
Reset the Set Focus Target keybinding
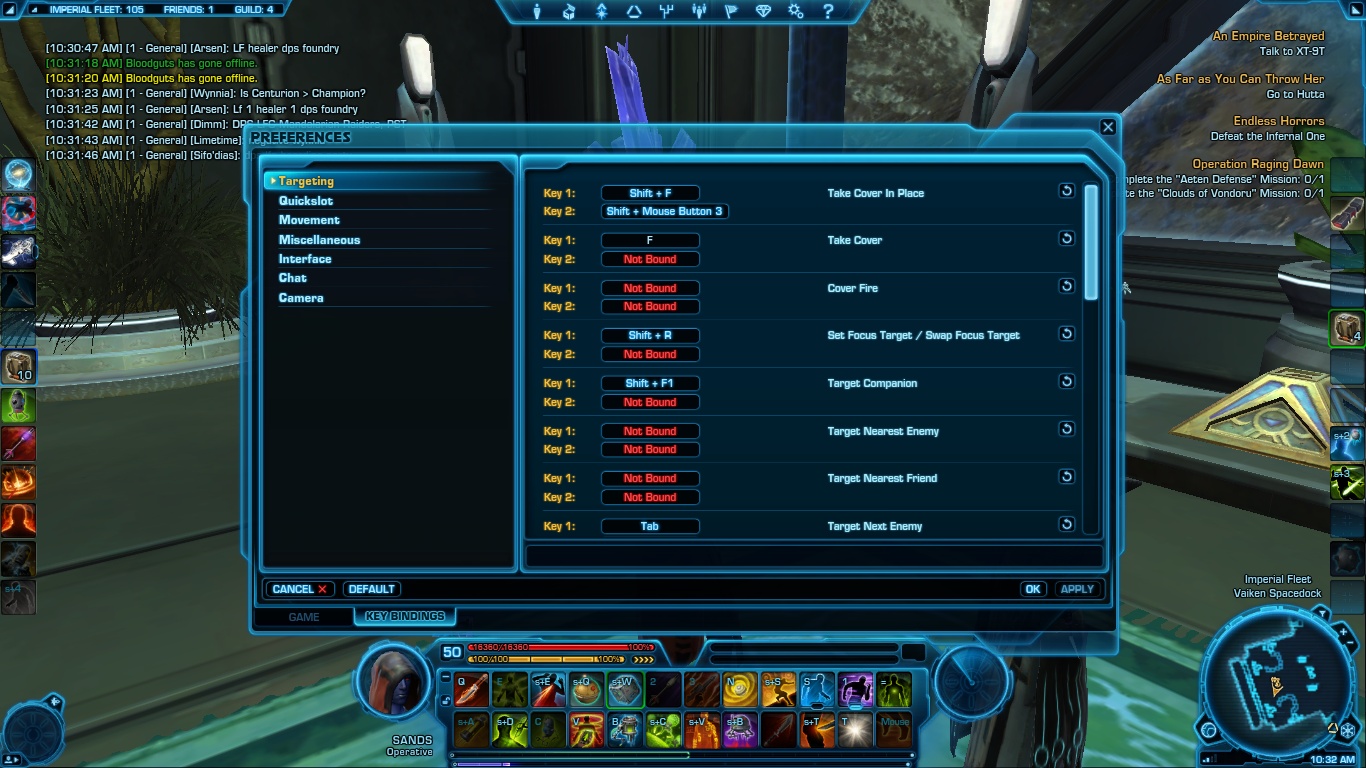tap(1067, 333)
